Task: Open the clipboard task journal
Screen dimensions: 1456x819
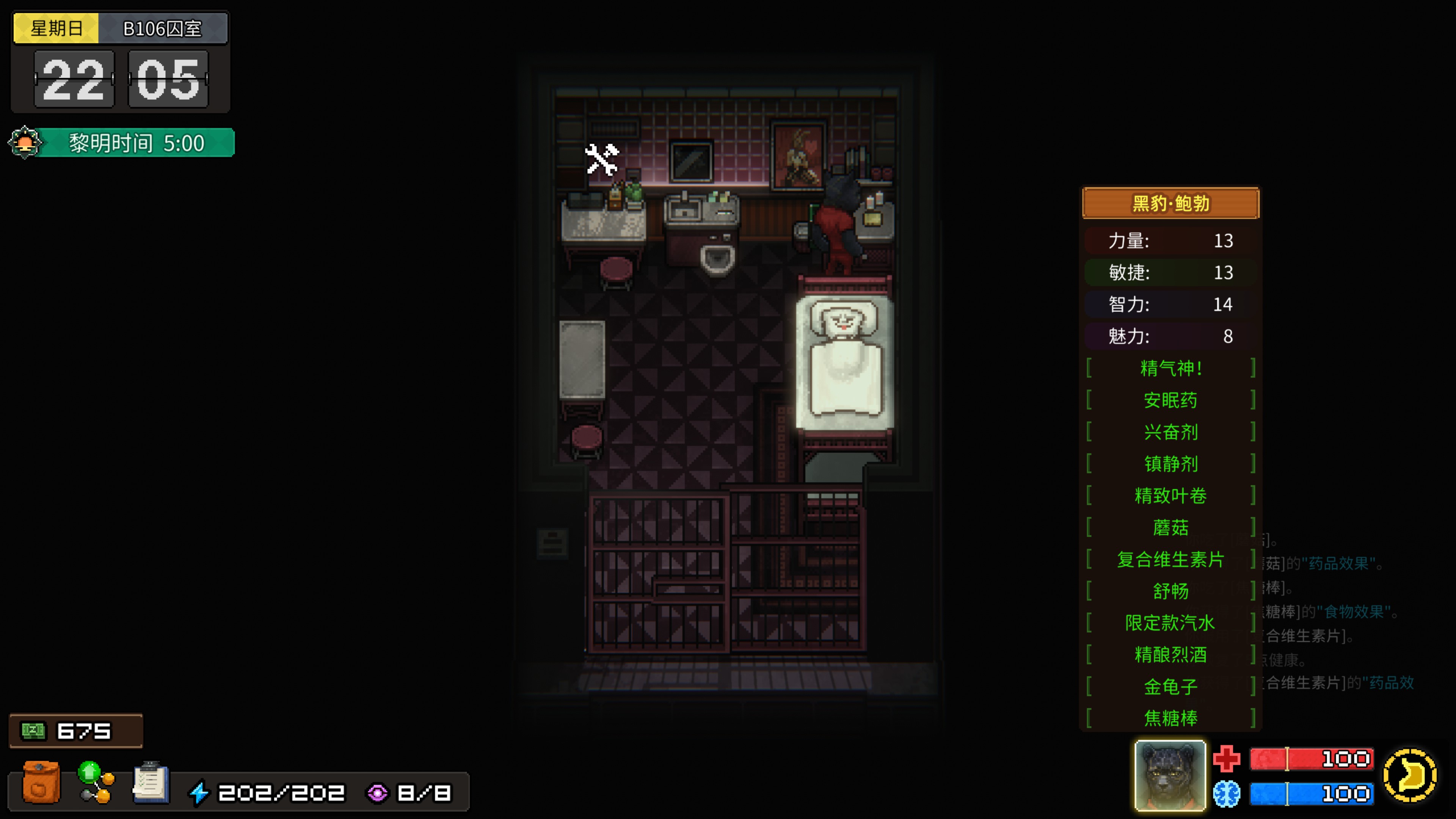Action: 151,783
